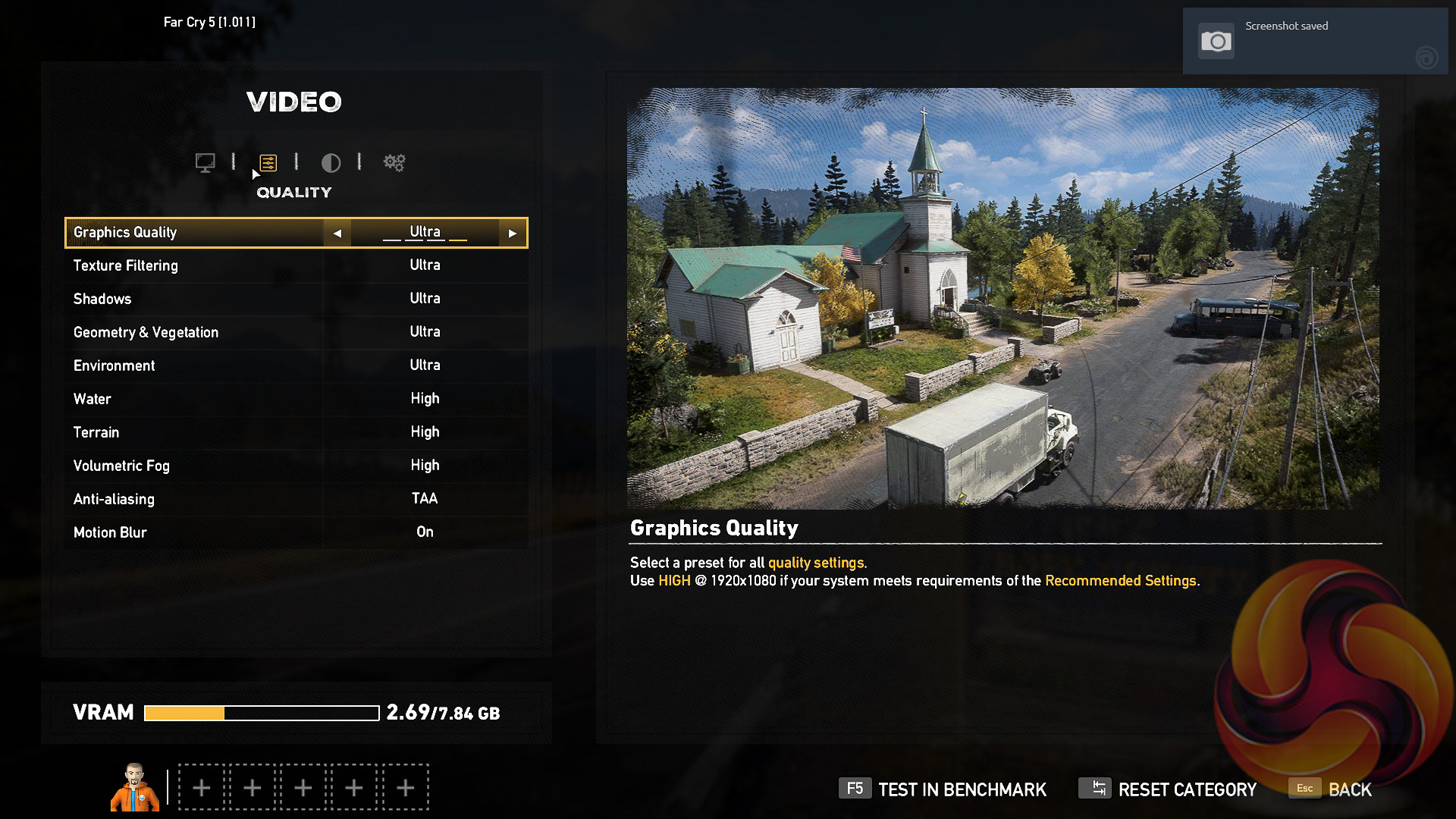Open the gears advanced settings tab

pos(394,162)
